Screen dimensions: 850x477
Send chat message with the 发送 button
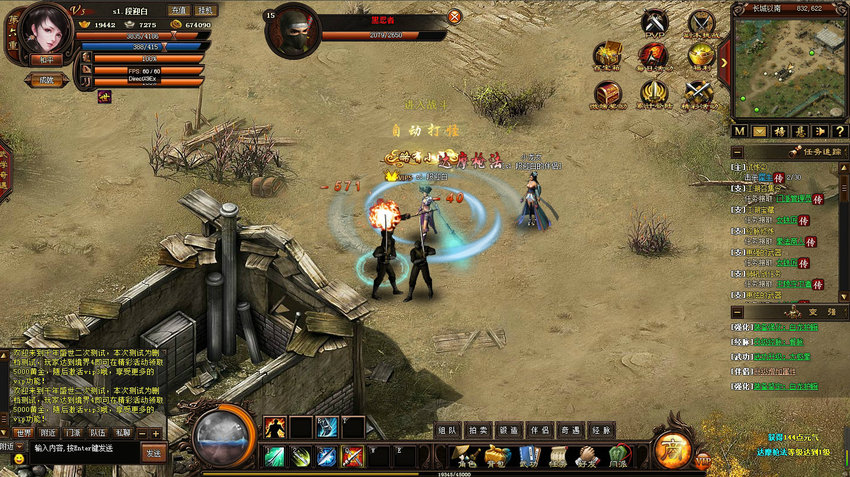[x=153, y=453]
